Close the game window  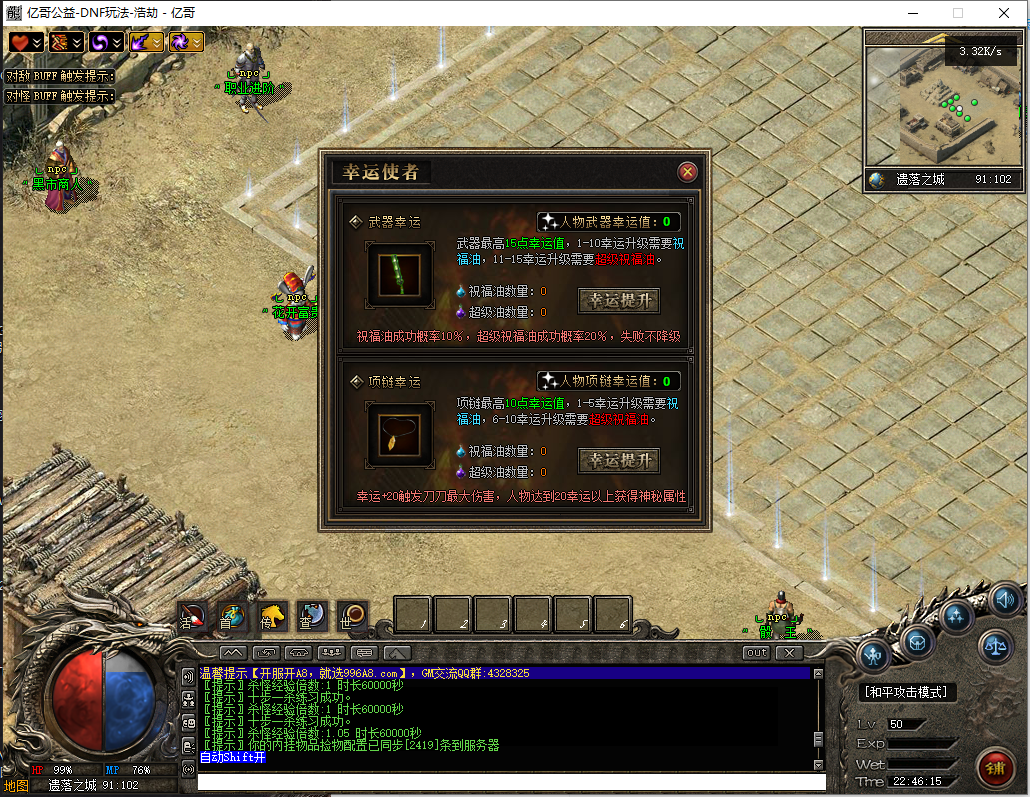tap(1004, 13)
